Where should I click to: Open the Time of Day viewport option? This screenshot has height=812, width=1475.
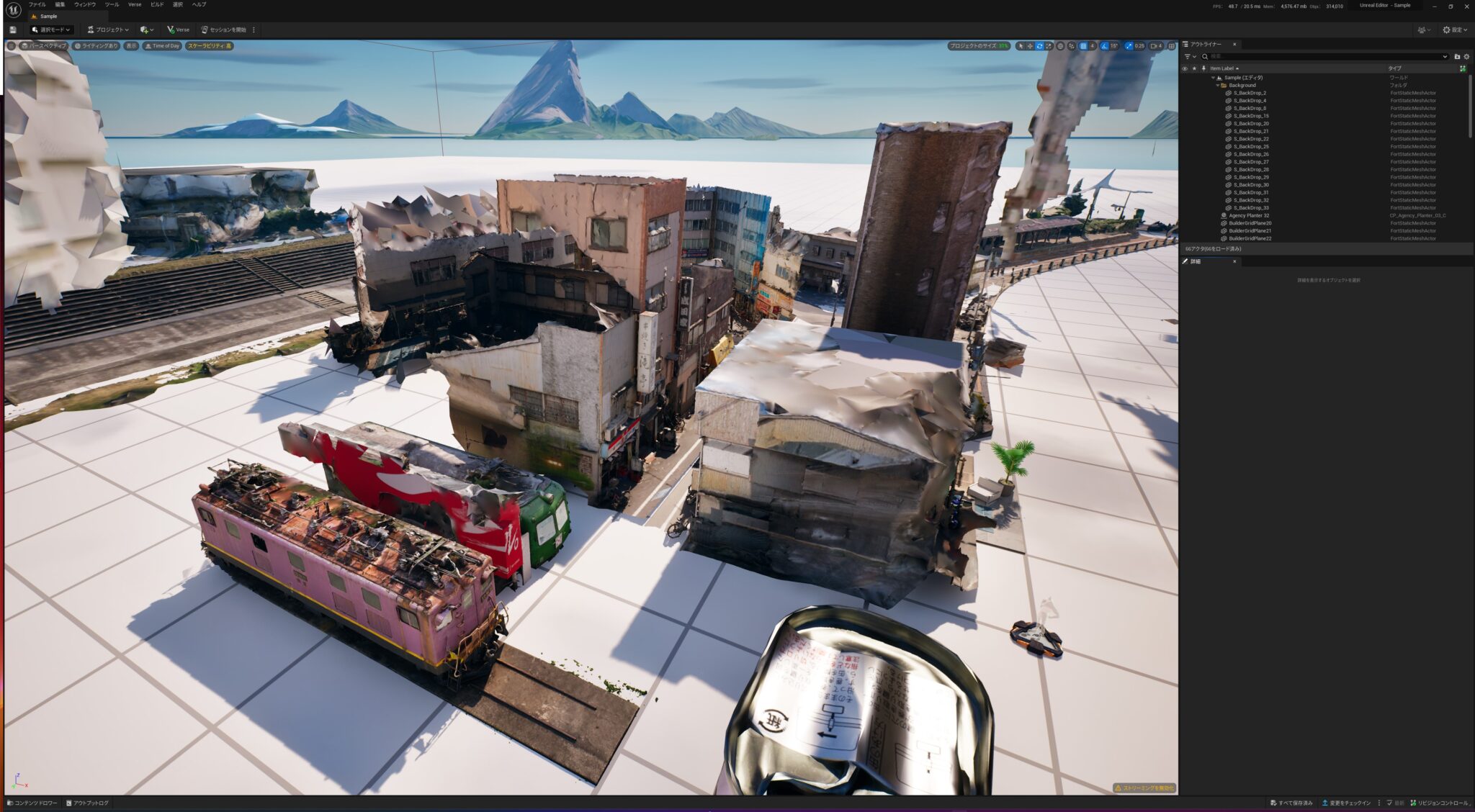click(162, 46)
